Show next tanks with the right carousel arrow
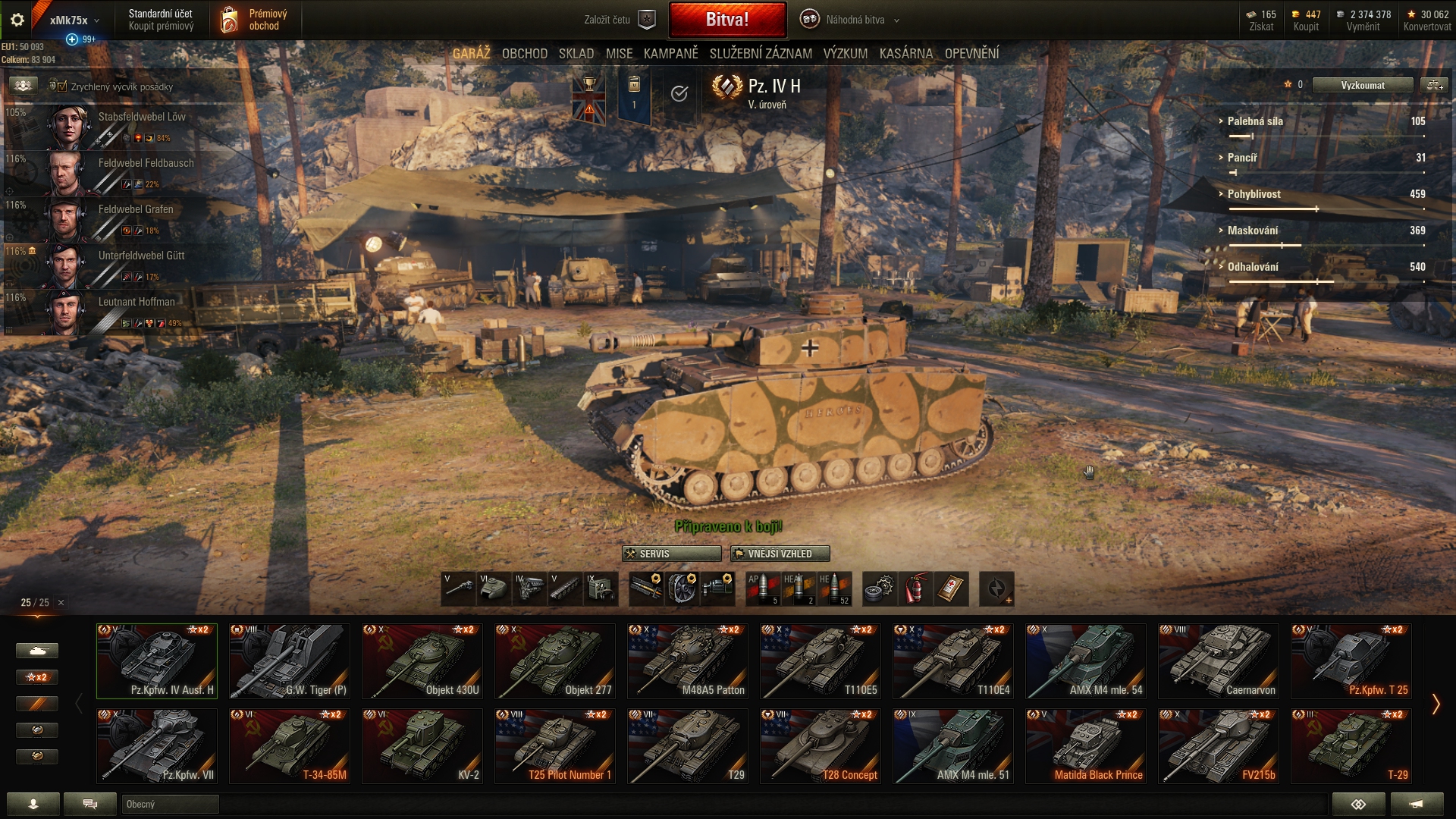This screenshot has height=819, width=1456. (1436, 704)
